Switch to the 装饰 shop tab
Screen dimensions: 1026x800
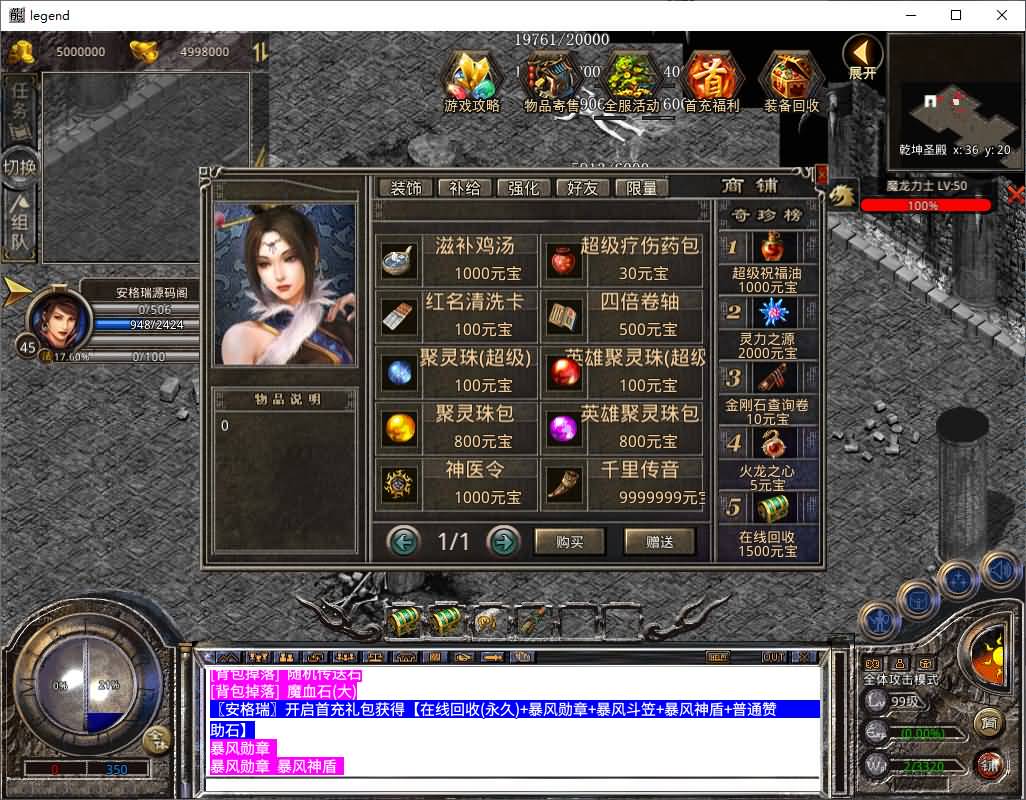405,188
